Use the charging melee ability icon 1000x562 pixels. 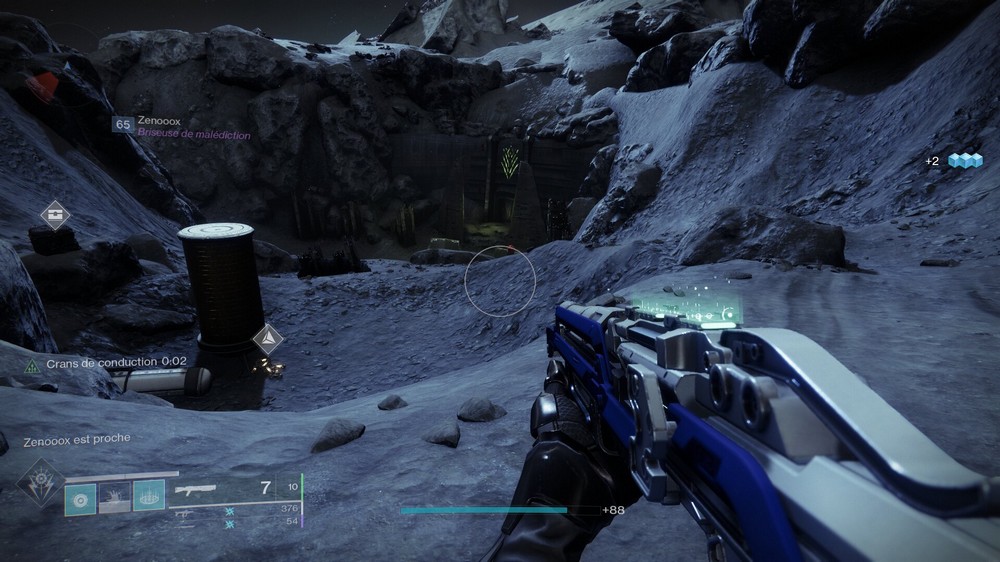click(114, 497)
